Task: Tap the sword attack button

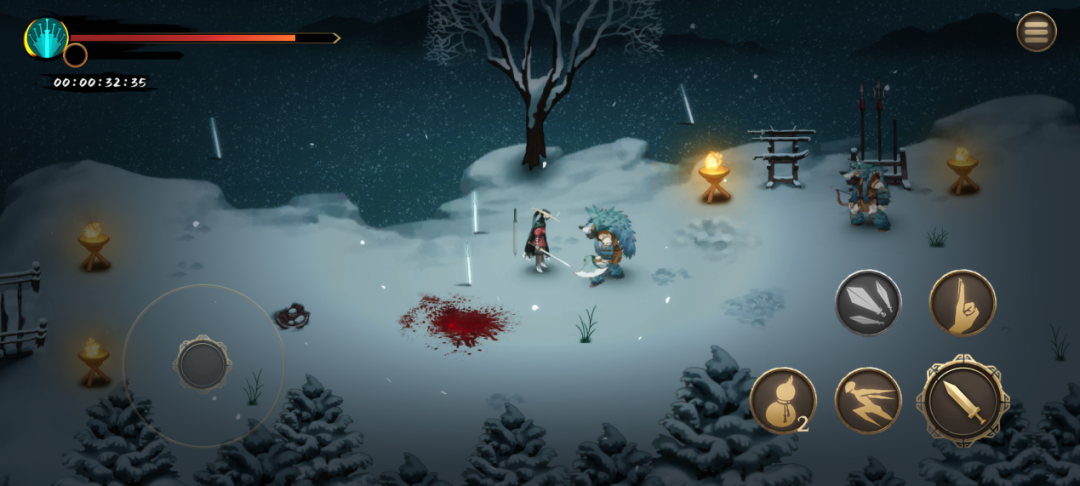Action: (963, 401)
